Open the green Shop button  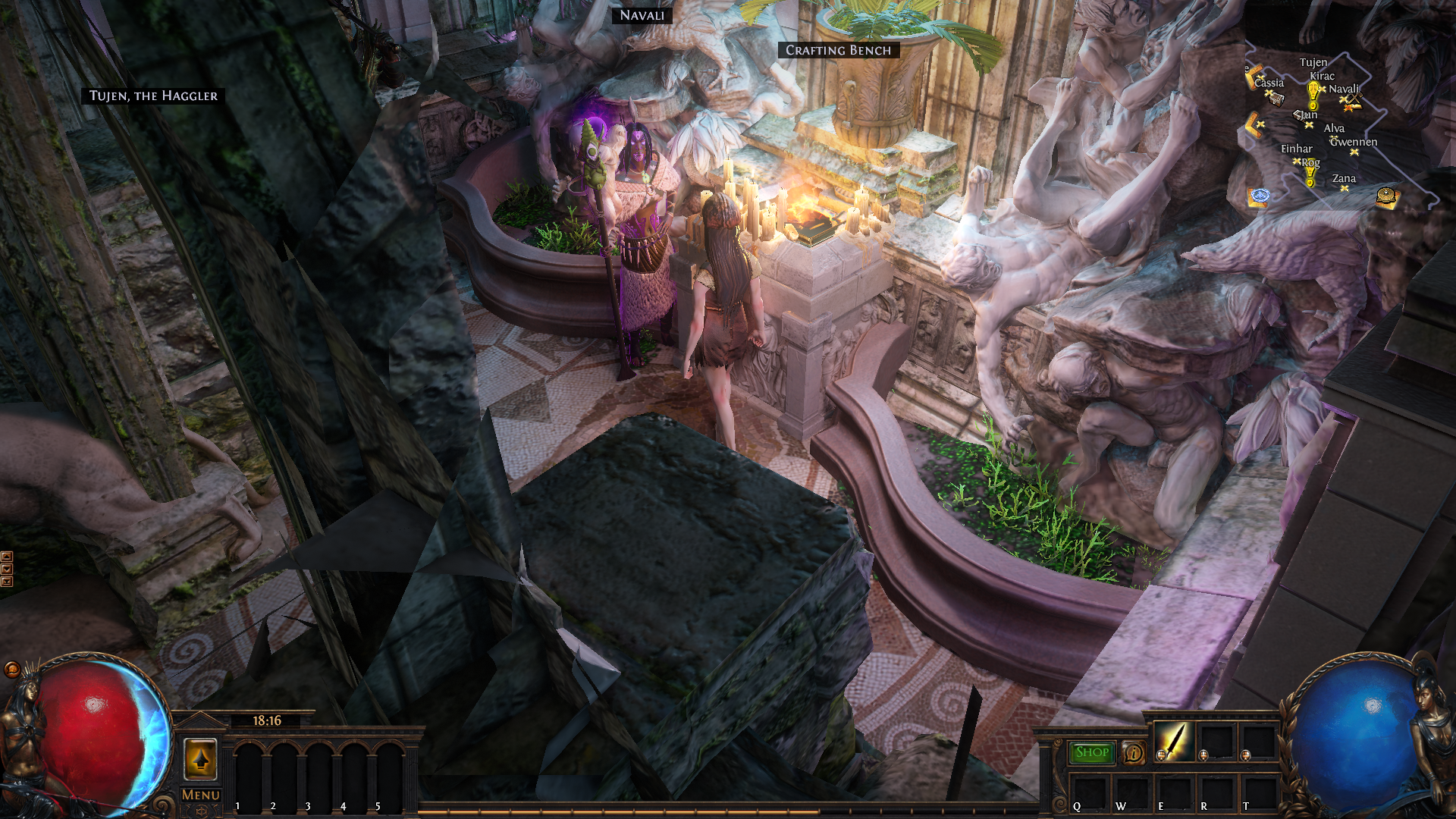tap(1091, 752)
